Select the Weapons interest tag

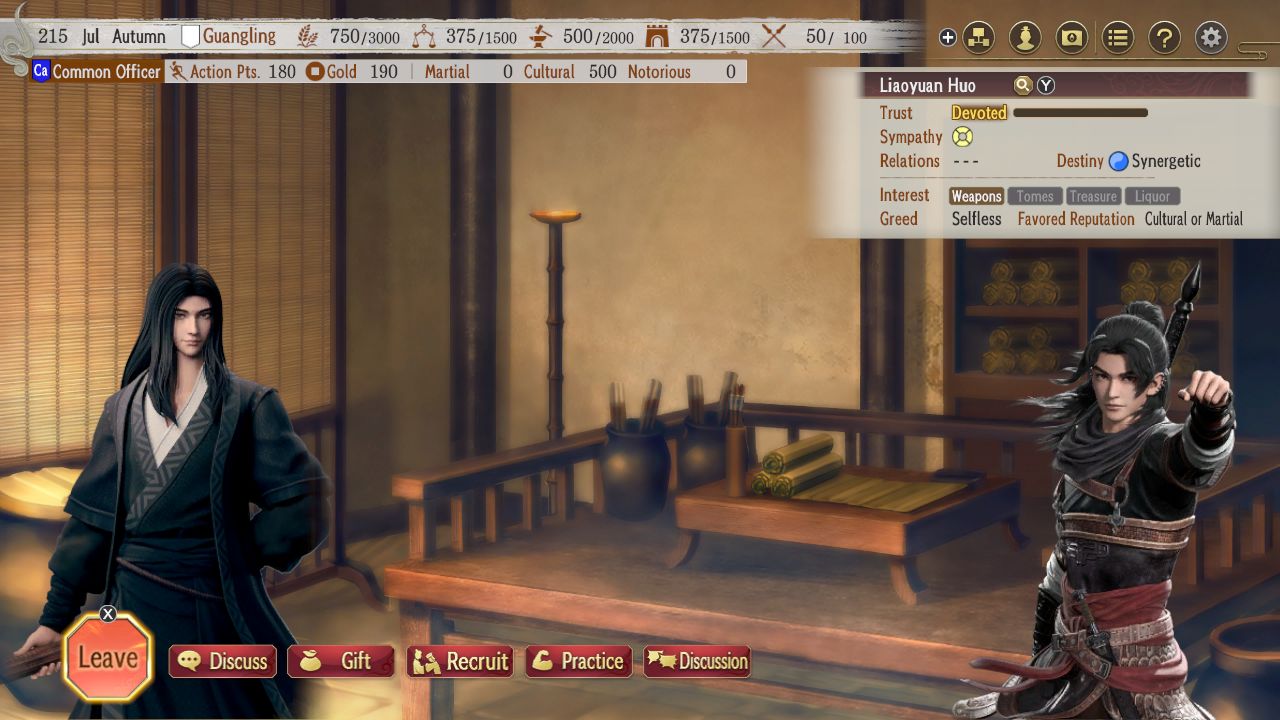(976, 196)
